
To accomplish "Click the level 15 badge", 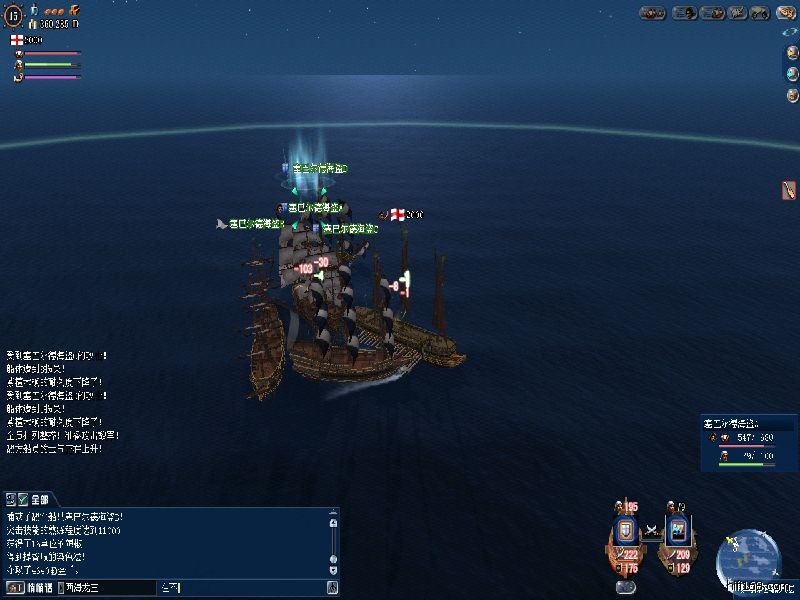I will [13, 15].
